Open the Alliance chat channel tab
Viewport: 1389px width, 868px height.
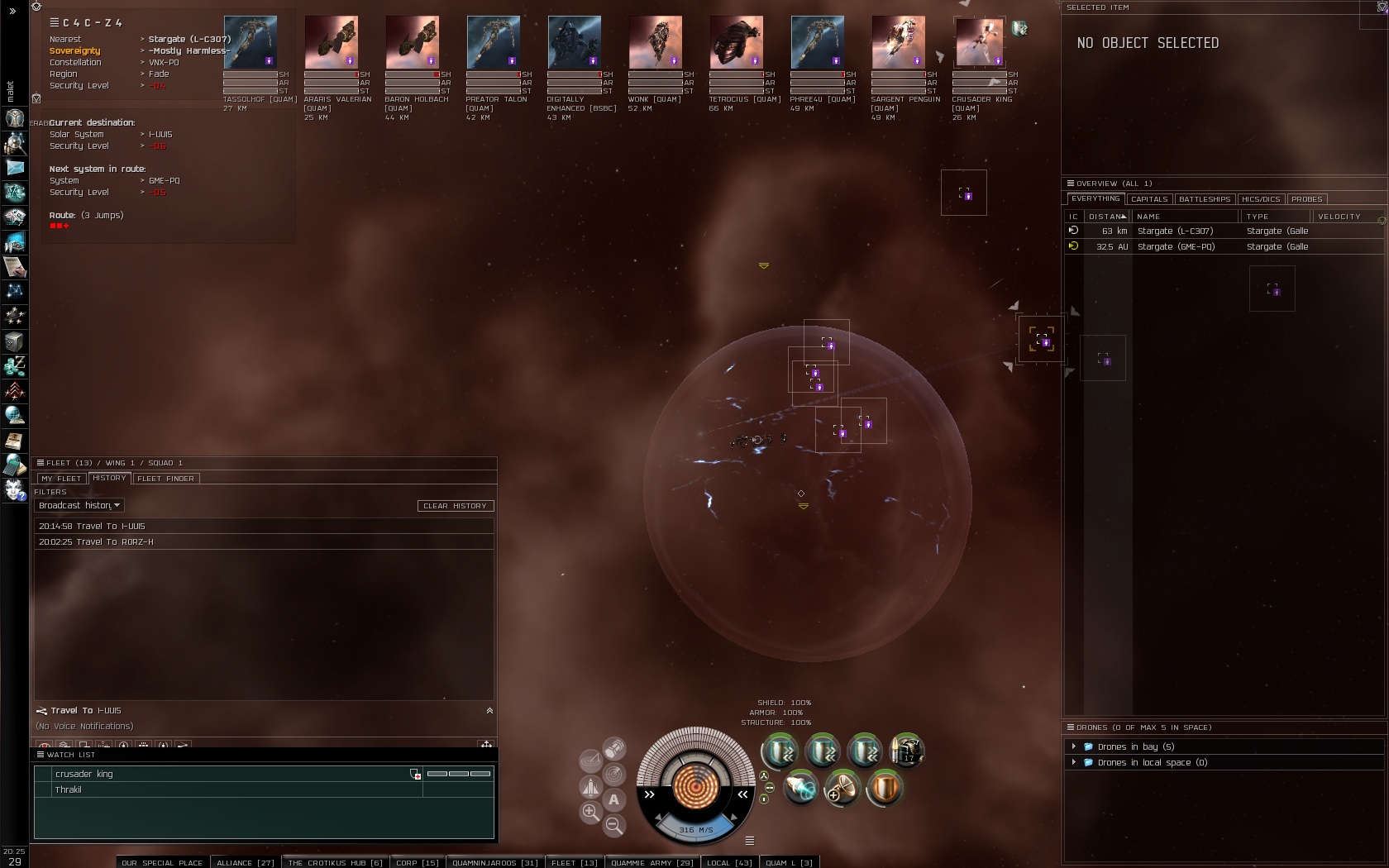coord(245,862)
